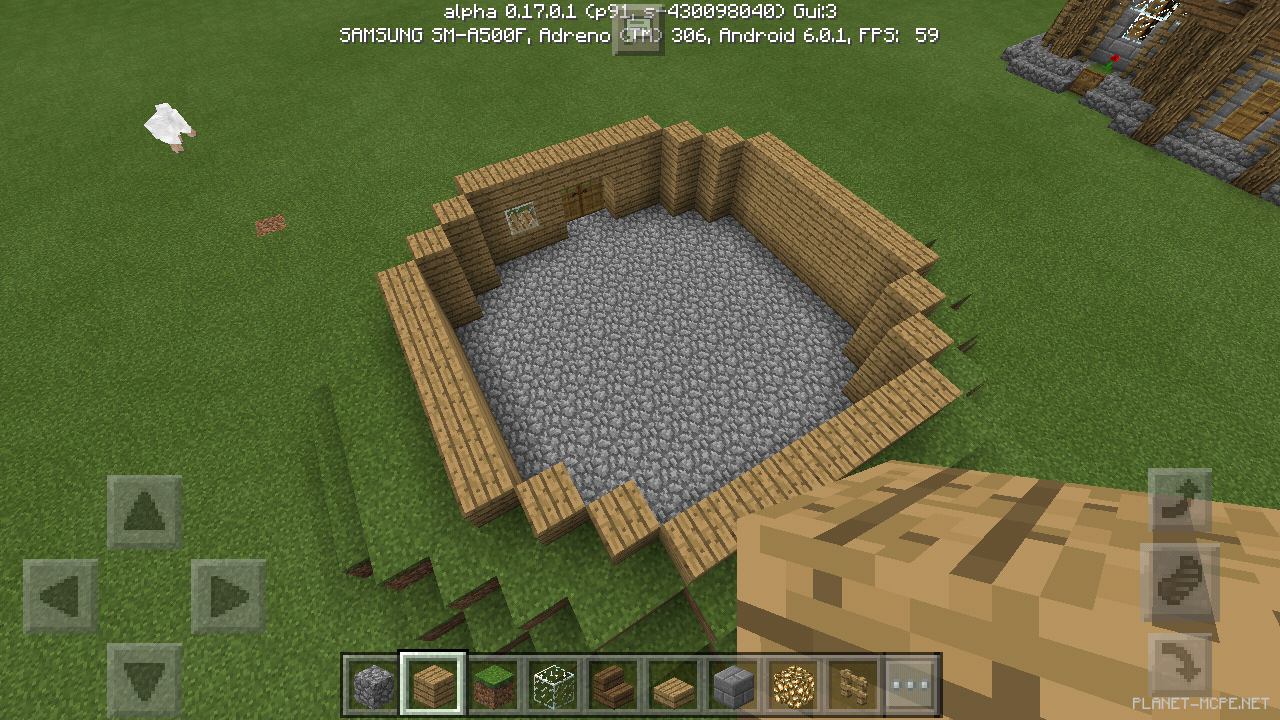Select the wooden slab item
Image resolution: width=1280 pixels, height=720 pixels.
(x=672, y=684)
